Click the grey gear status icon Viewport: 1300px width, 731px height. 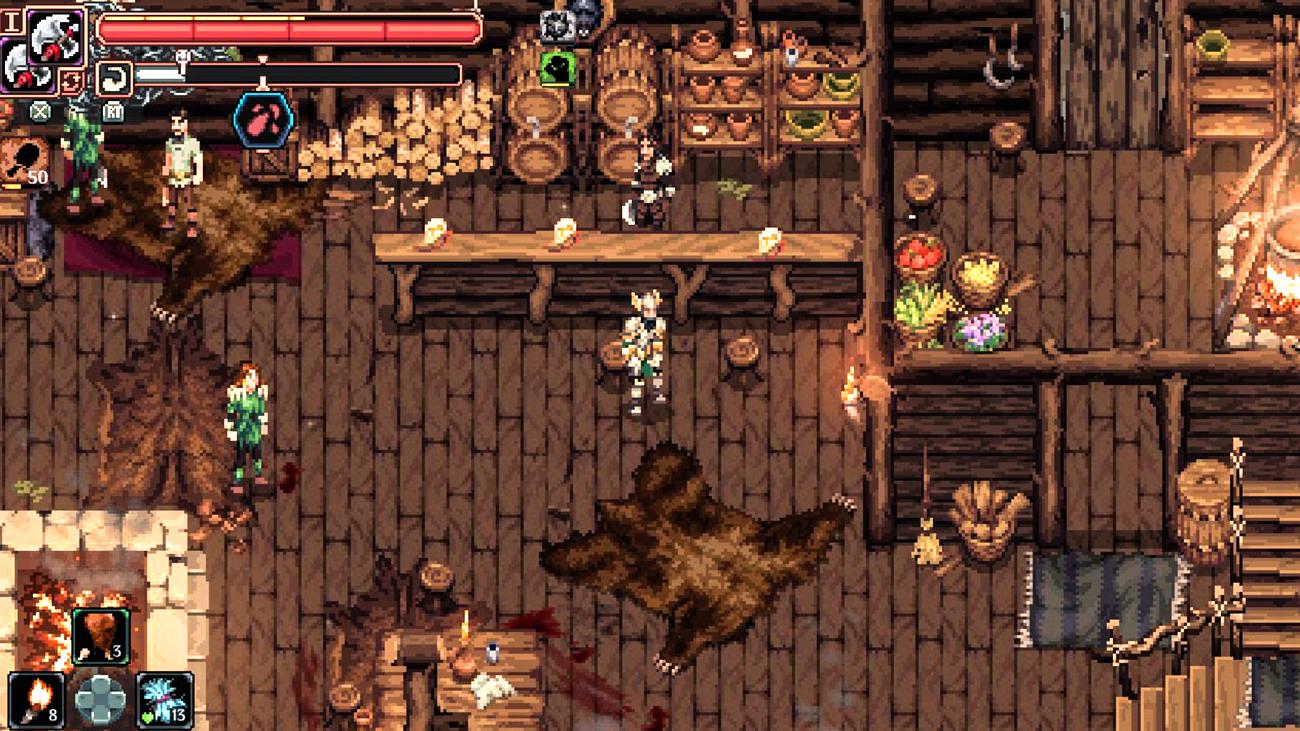pos(556,25)
